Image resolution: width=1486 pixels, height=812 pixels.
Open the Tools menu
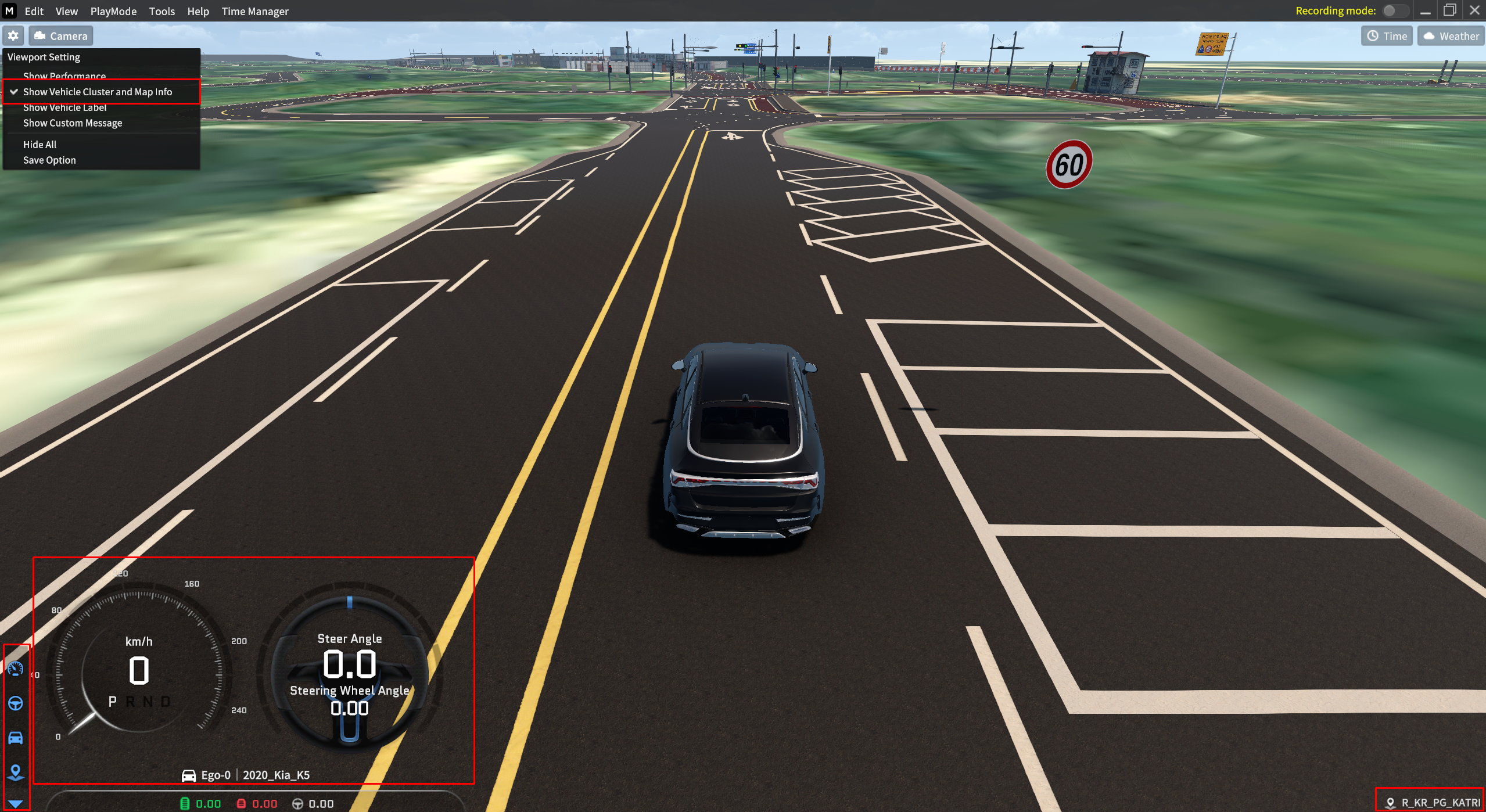click(x=161, y=11)
